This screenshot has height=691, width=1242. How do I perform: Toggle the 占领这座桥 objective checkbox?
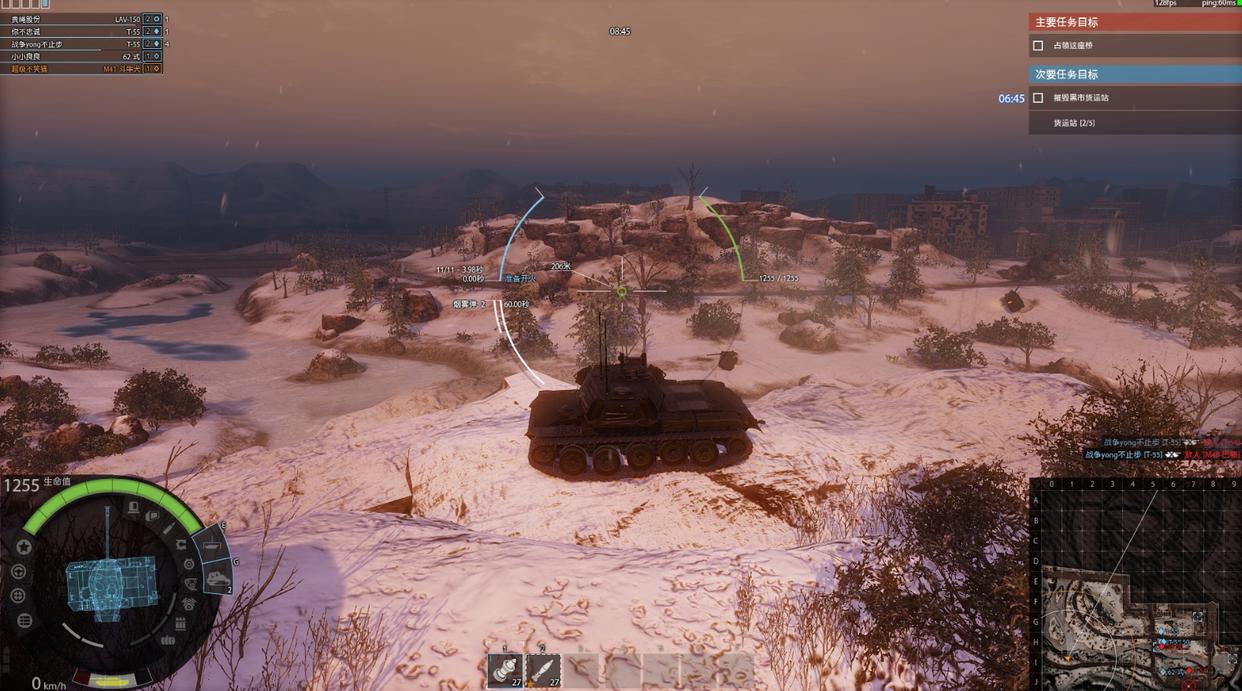coord(1038,46)
